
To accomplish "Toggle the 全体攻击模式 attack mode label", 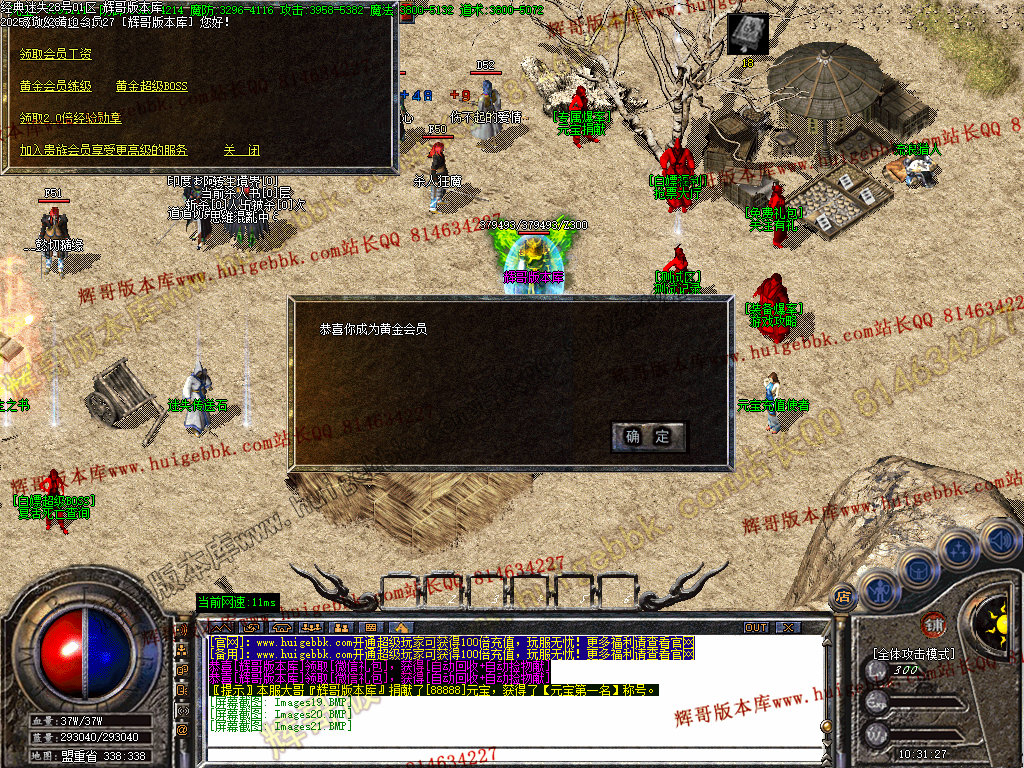I will [x=913, y=654].
